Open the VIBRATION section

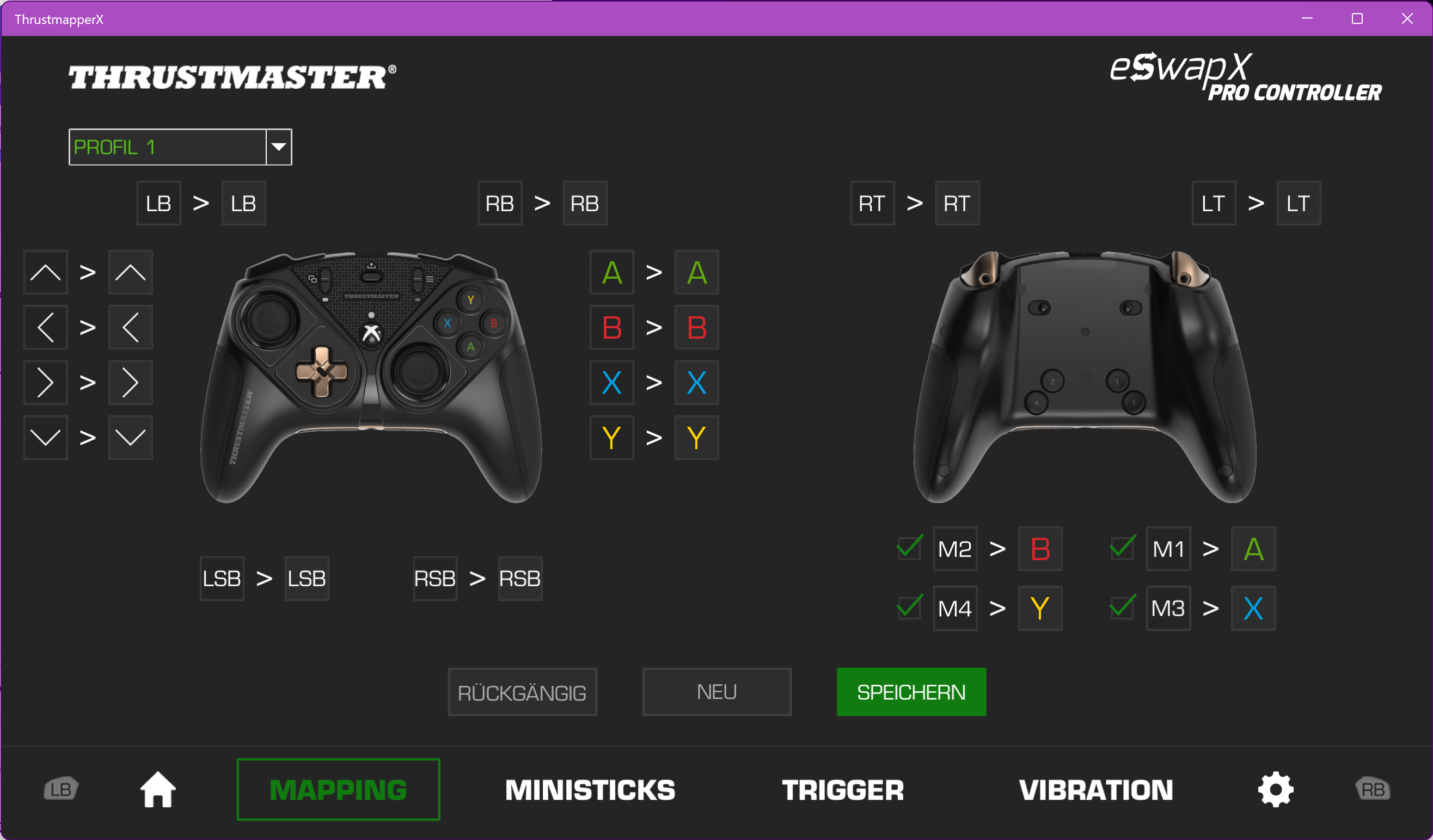tap(1097, 789)
